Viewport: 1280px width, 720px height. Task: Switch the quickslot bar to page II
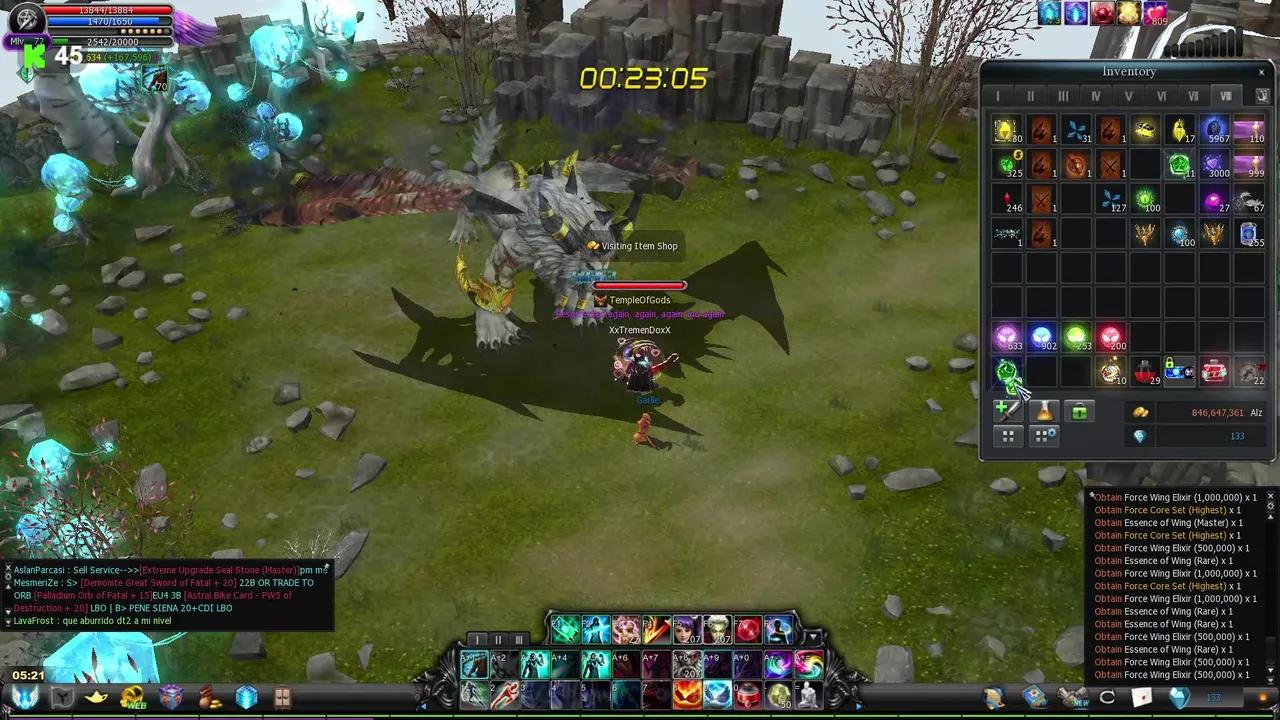coord(498,640)
